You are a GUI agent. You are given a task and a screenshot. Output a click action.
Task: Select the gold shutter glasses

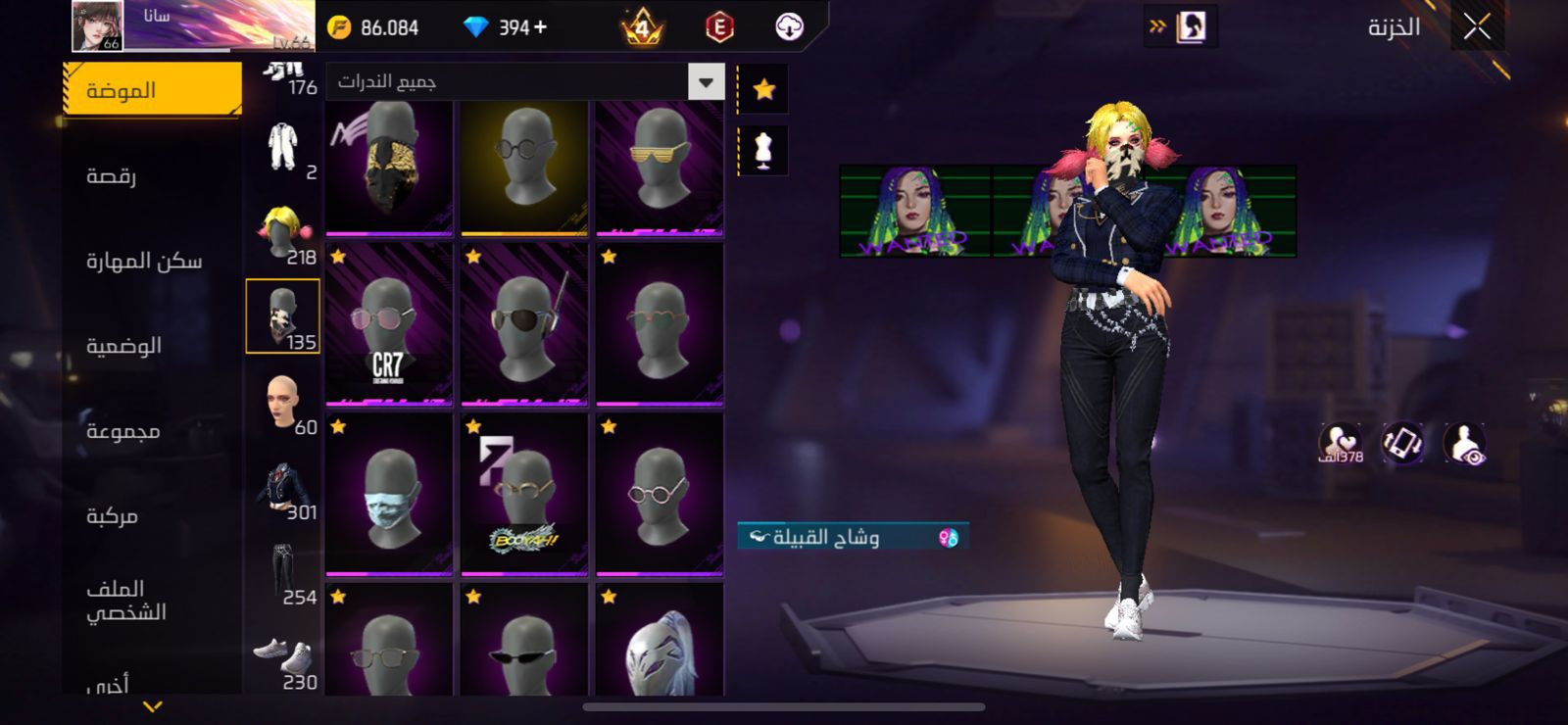[x=660, y=169]
